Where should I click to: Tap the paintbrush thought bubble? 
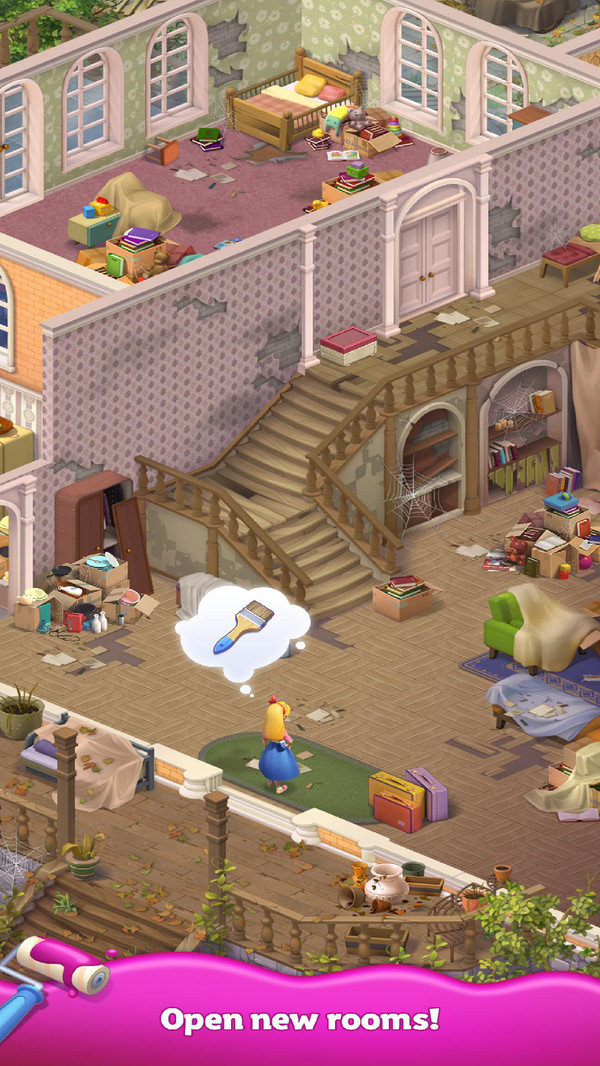[243, 626]
